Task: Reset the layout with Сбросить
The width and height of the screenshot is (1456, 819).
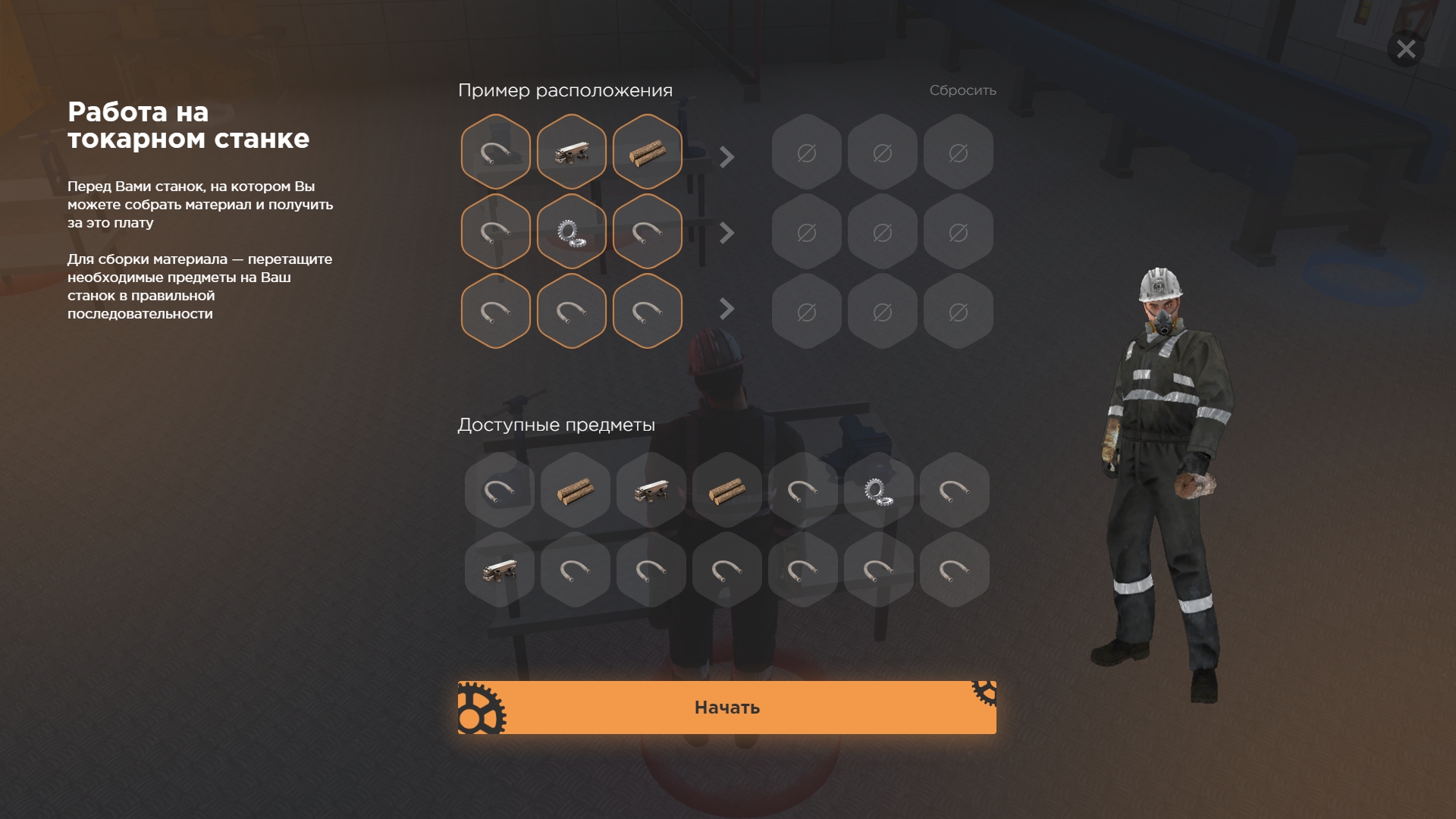Action: [962, 90]
